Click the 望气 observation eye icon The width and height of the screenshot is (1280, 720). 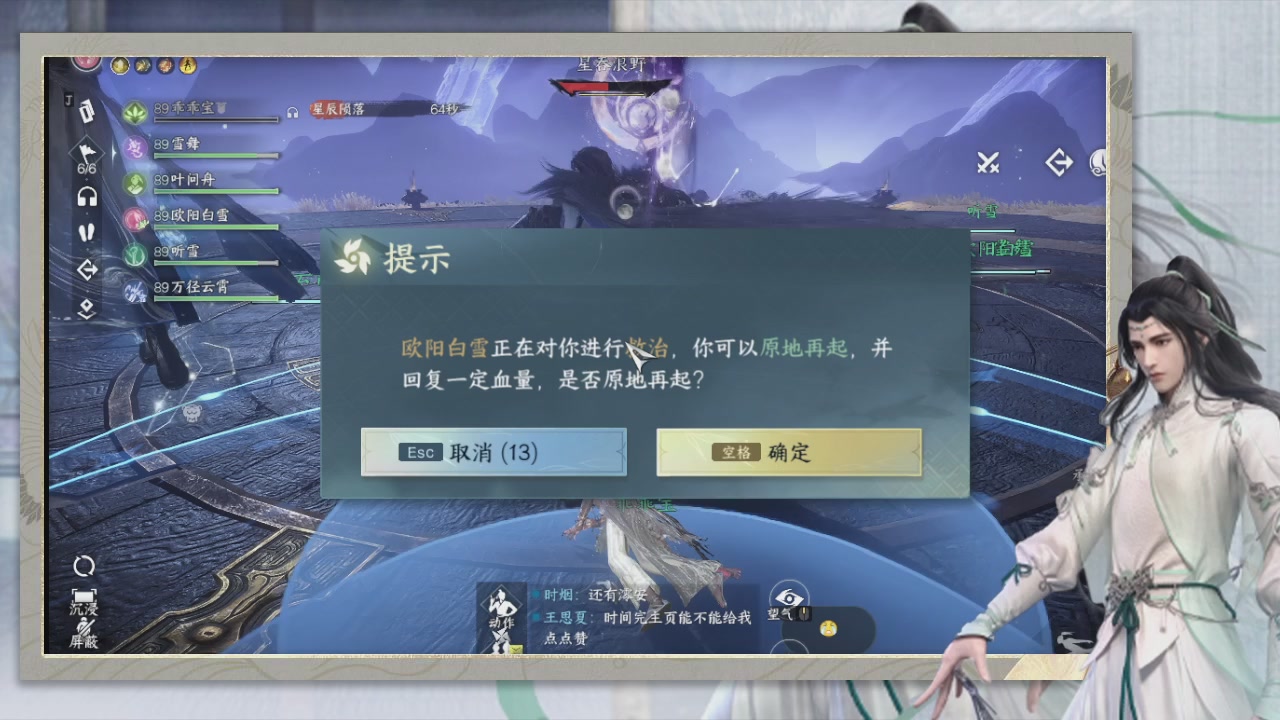[x=789, y=597]
